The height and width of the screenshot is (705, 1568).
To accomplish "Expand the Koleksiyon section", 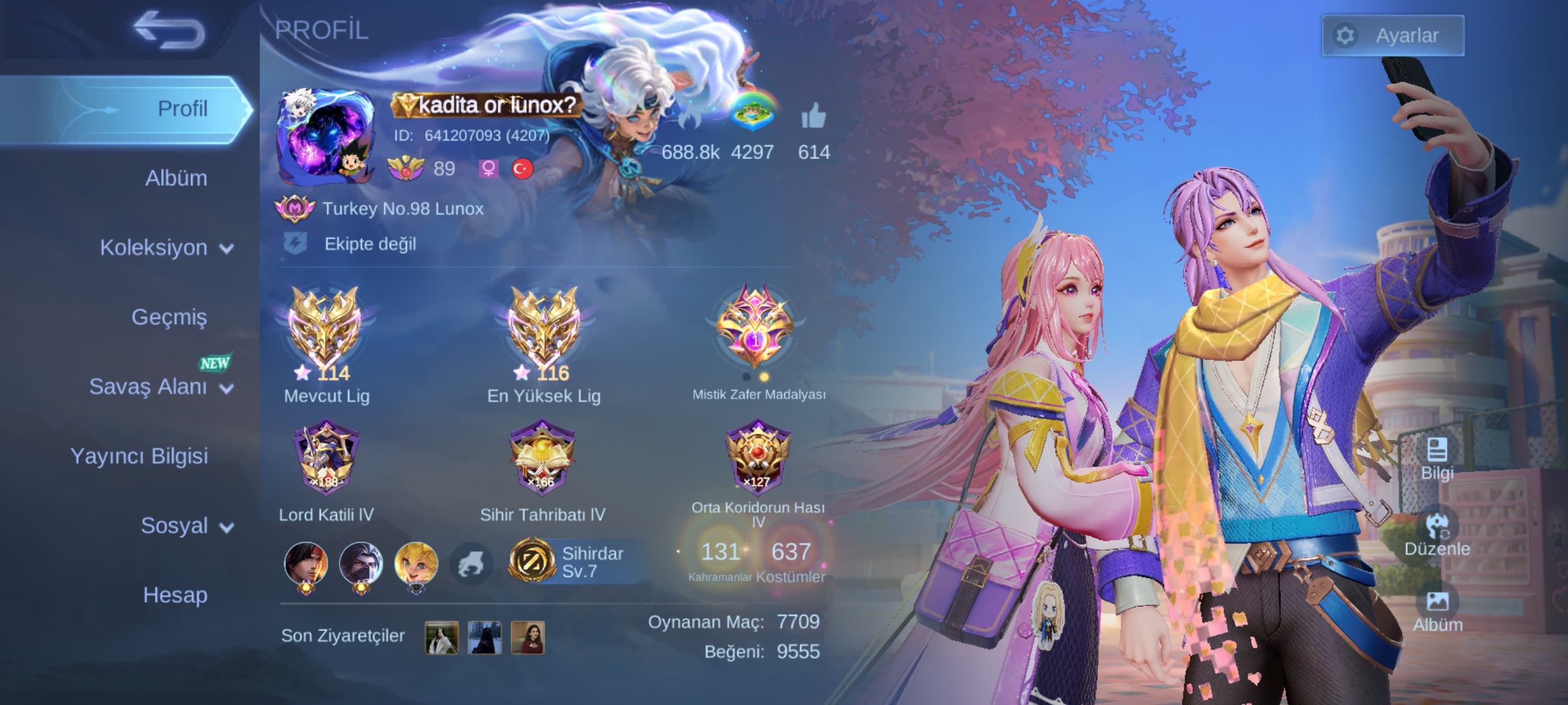I will click(163, 247).
